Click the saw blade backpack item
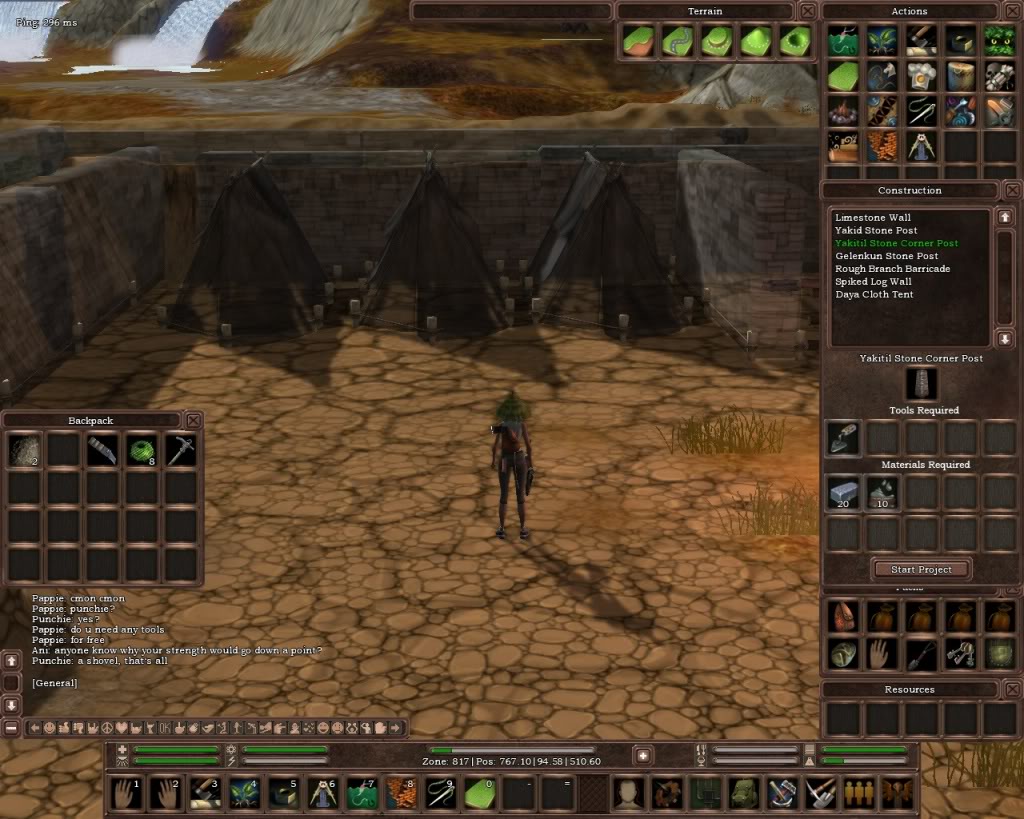 point(101,451)
